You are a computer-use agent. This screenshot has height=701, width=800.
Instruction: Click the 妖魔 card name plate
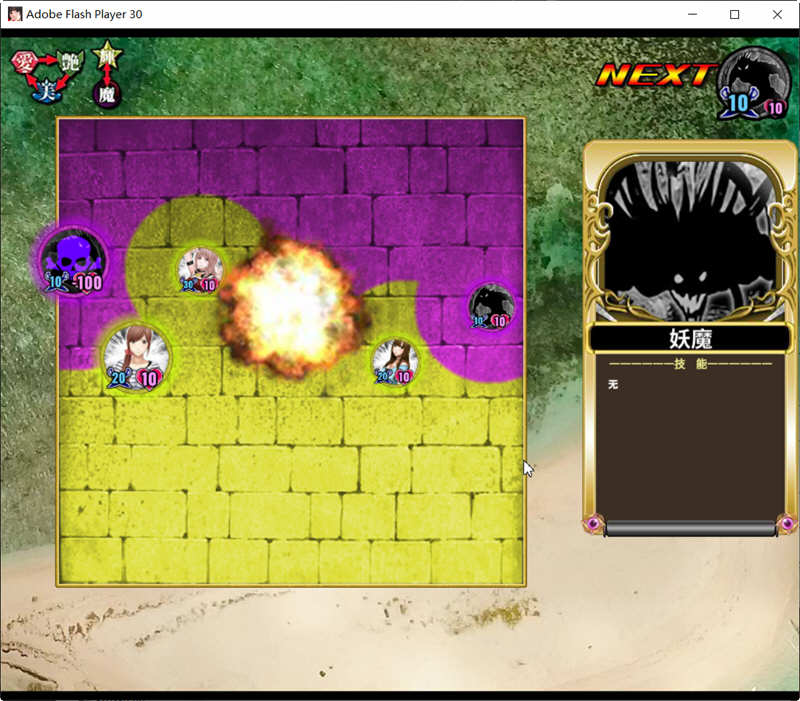pos(689,338)
